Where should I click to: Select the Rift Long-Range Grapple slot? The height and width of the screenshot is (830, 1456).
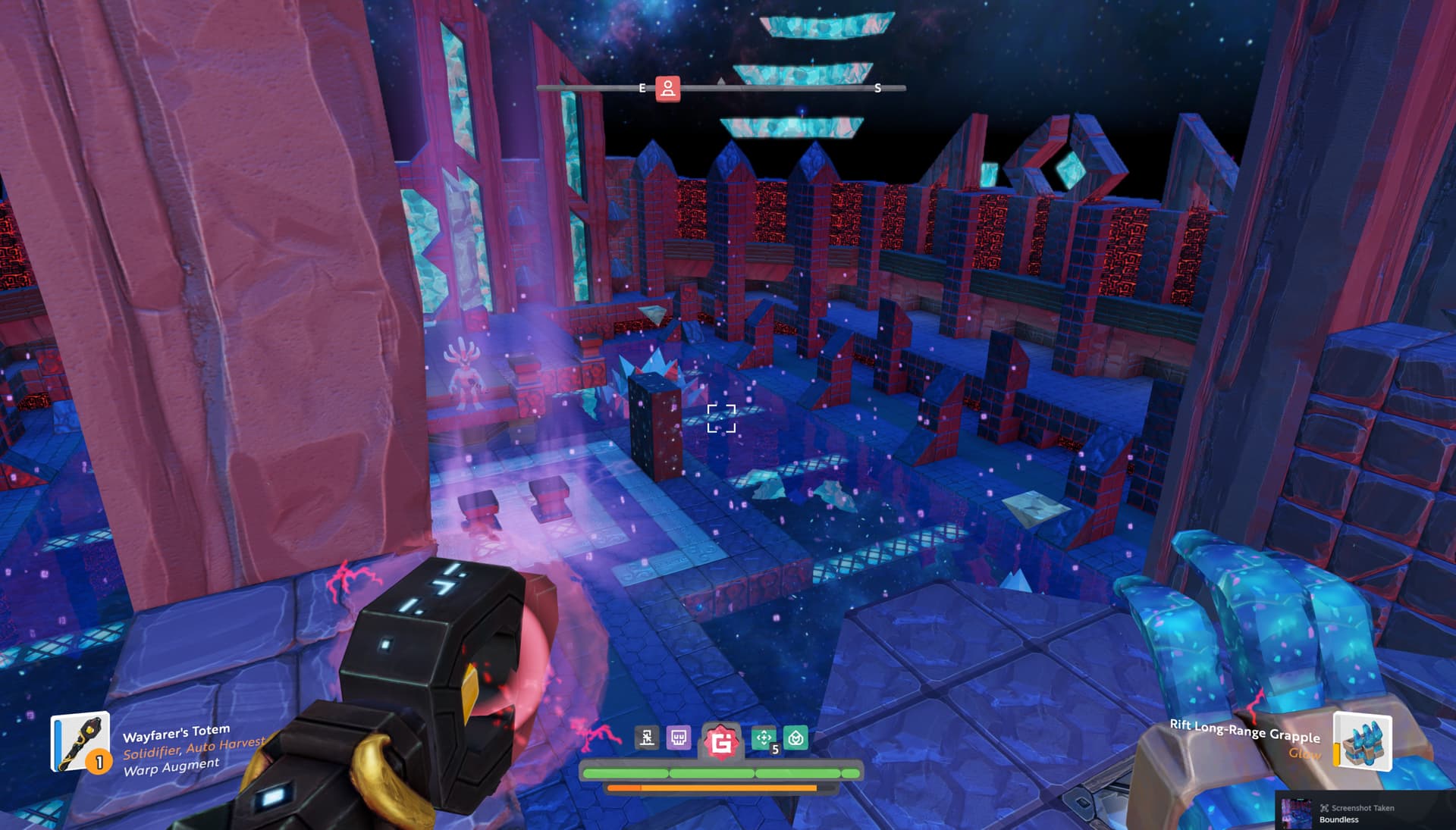pyautogui.click(x=1362, y=741)
